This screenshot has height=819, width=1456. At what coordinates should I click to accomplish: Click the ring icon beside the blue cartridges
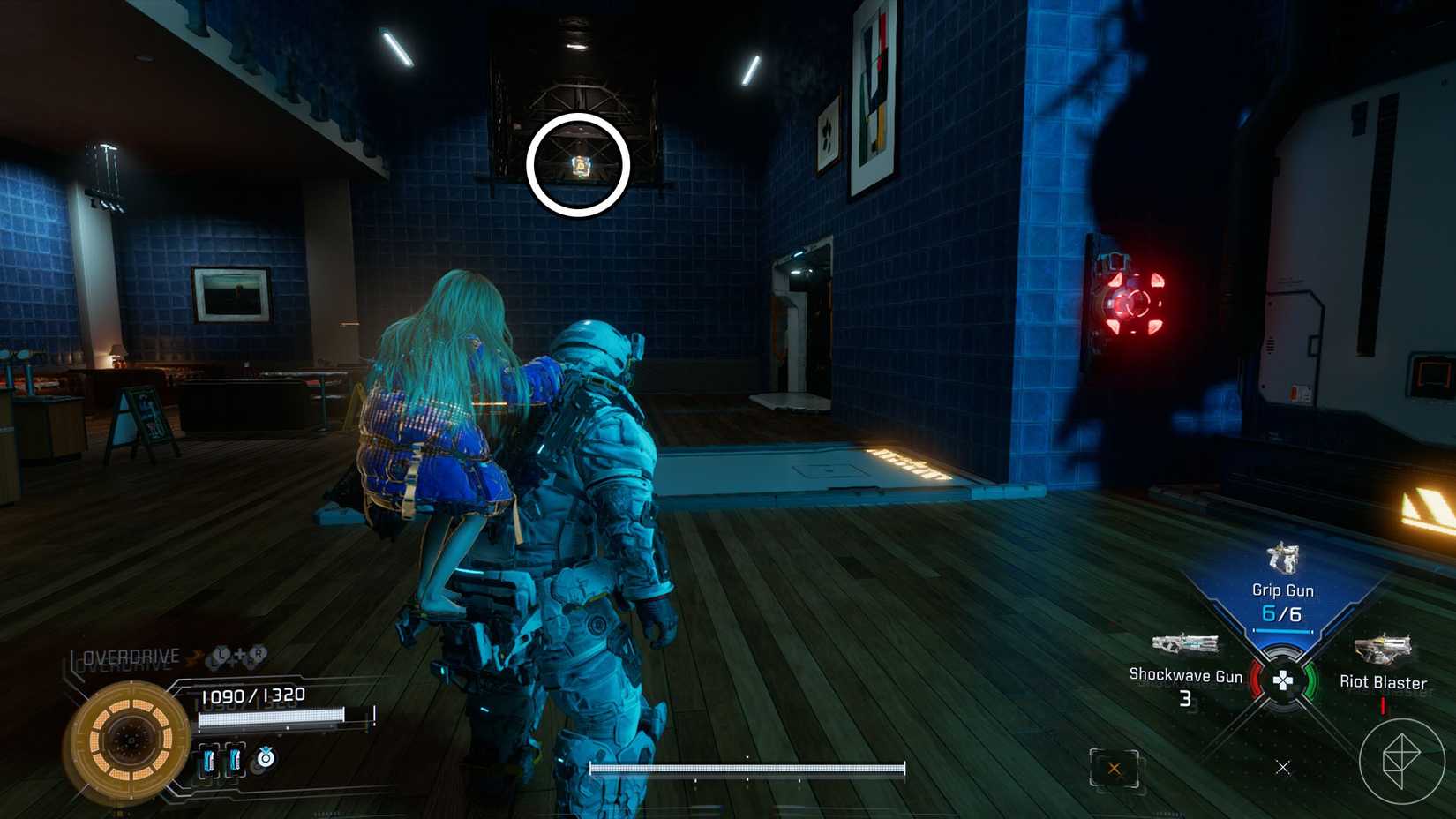pyautogui.click(x=265, y=757)
